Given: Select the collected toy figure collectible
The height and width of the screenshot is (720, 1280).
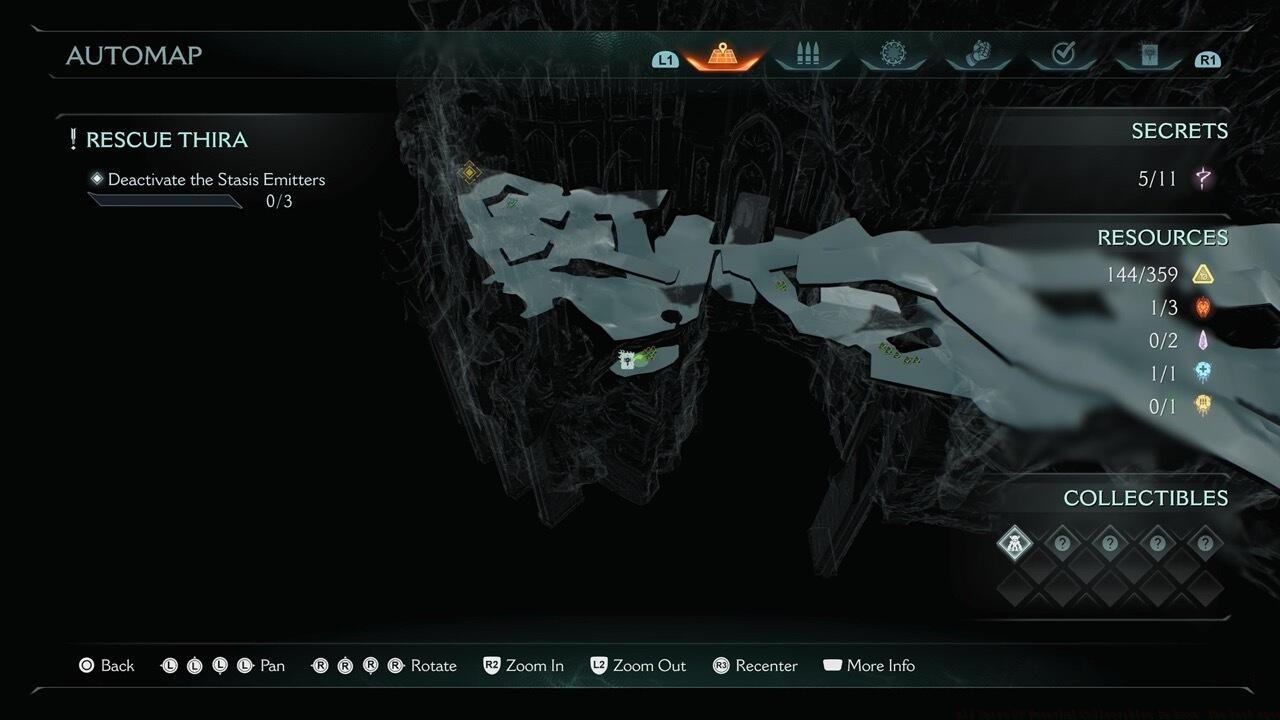Looking at the screenshot, I should tap(1014, 544).
